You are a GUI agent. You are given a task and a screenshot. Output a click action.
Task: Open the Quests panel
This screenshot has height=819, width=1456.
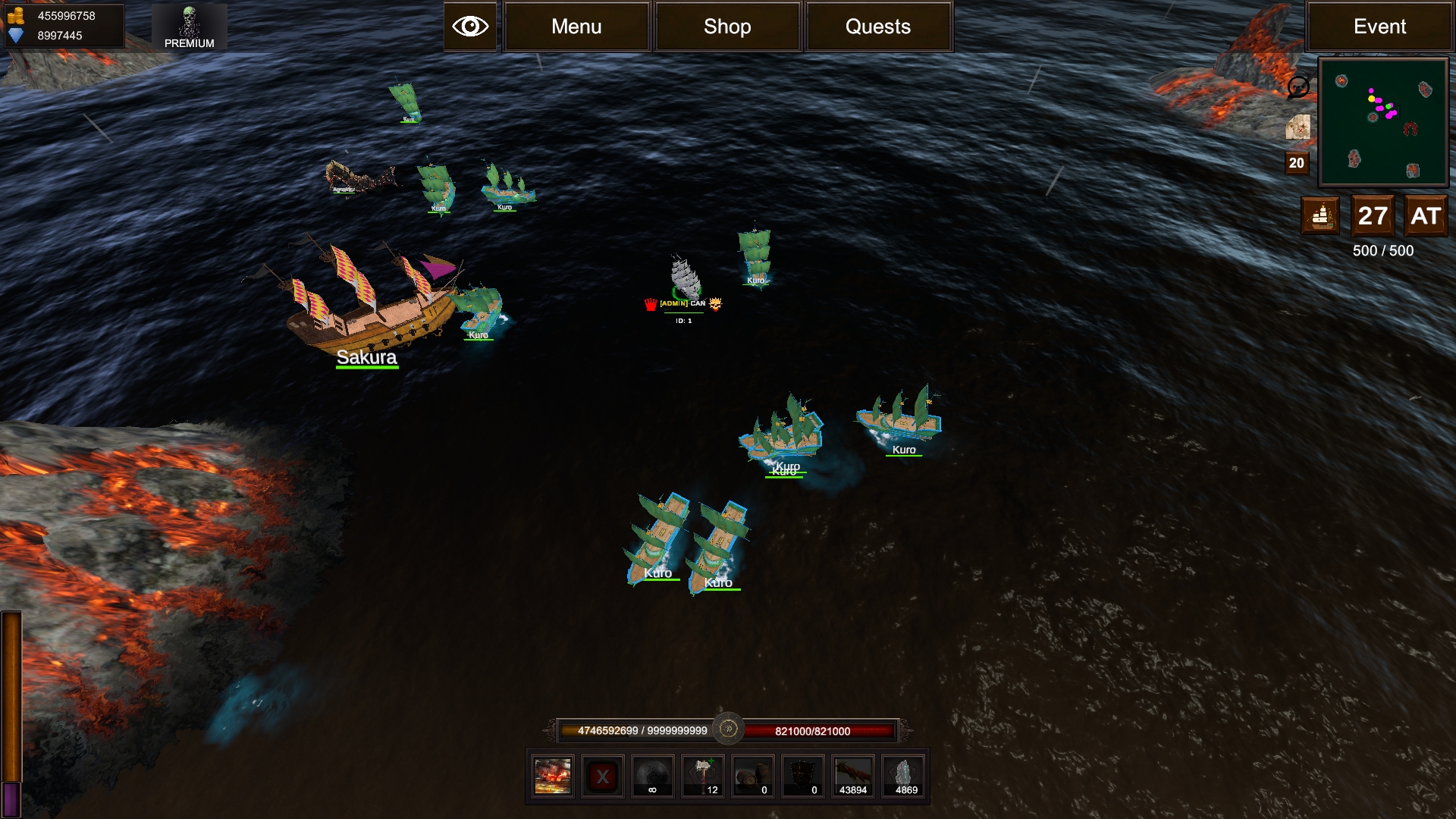[878, 27]
